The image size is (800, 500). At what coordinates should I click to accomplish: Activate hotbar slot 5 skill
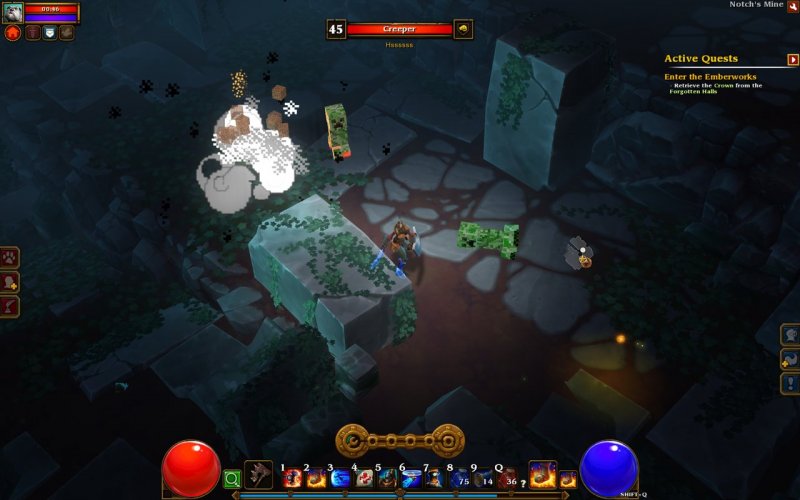coord(388,478)
